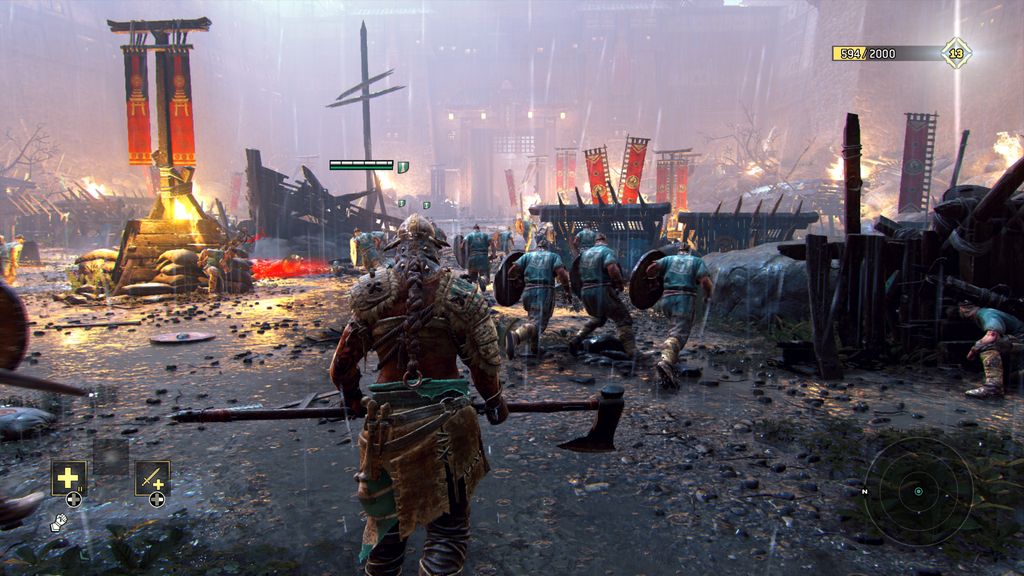
Task: Click the diamond renown level 13 badge
Action: tap(956, 53)
